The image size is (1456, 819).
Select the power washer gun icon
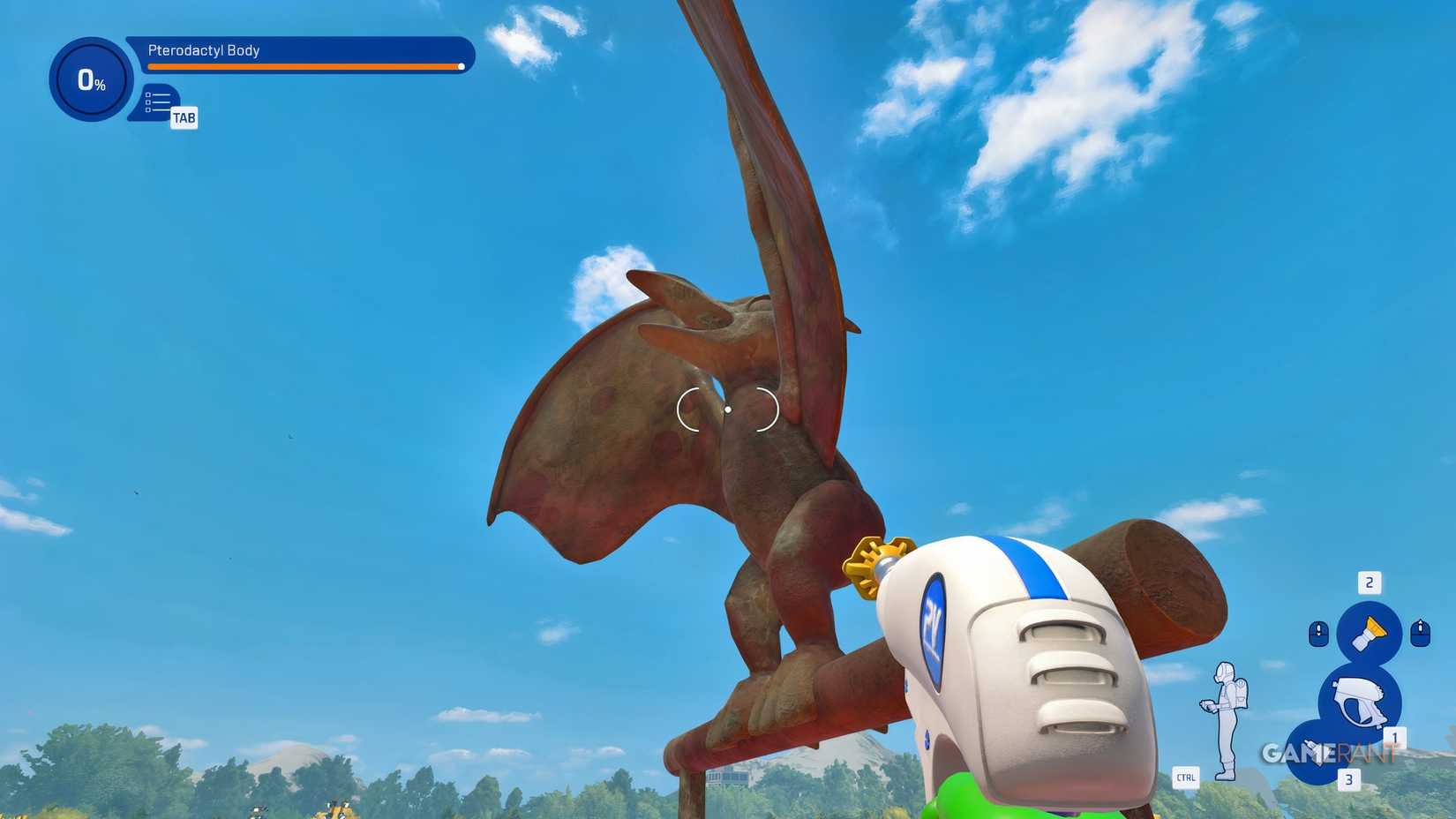coord(1361,699)
